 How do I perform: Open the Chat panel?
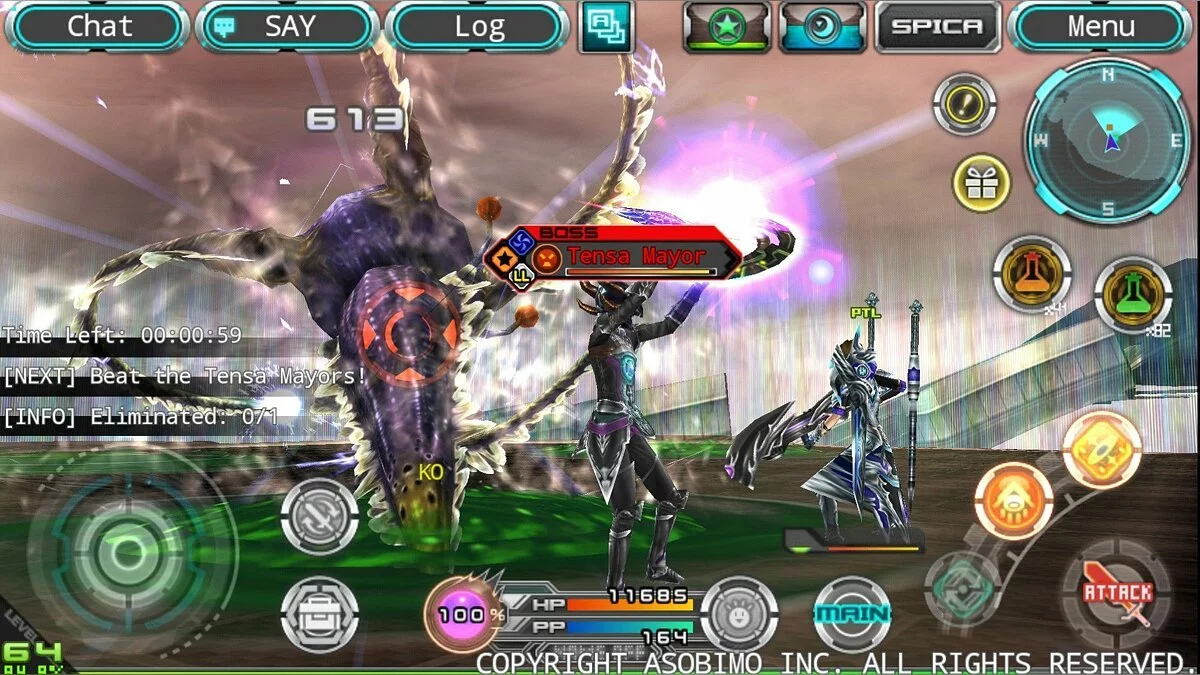(x=97, y=27)
